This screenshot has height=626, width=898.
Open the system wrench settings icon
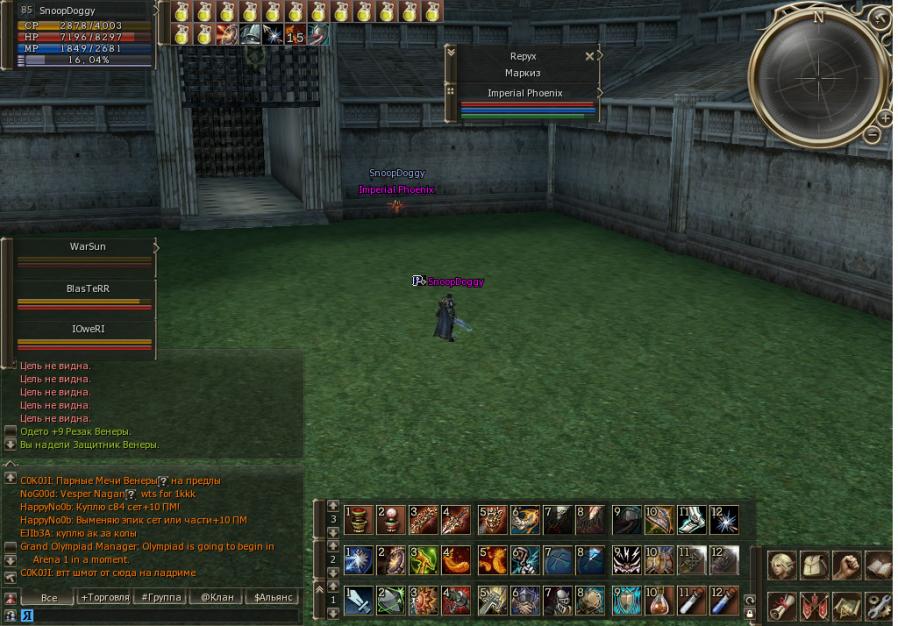(879, 606)
